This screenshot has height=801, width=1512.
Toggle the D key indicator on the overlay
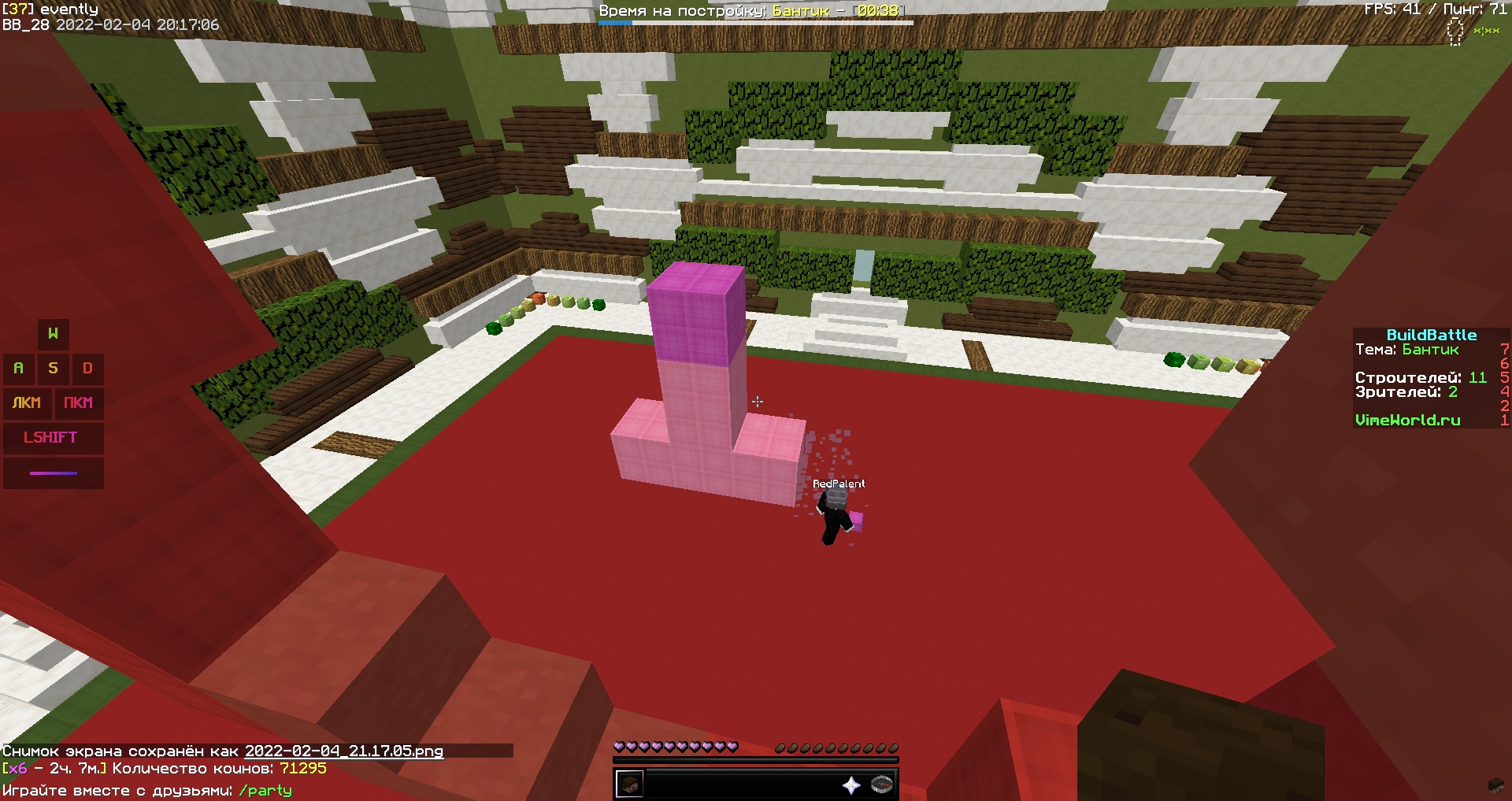[x=87, y=368]
